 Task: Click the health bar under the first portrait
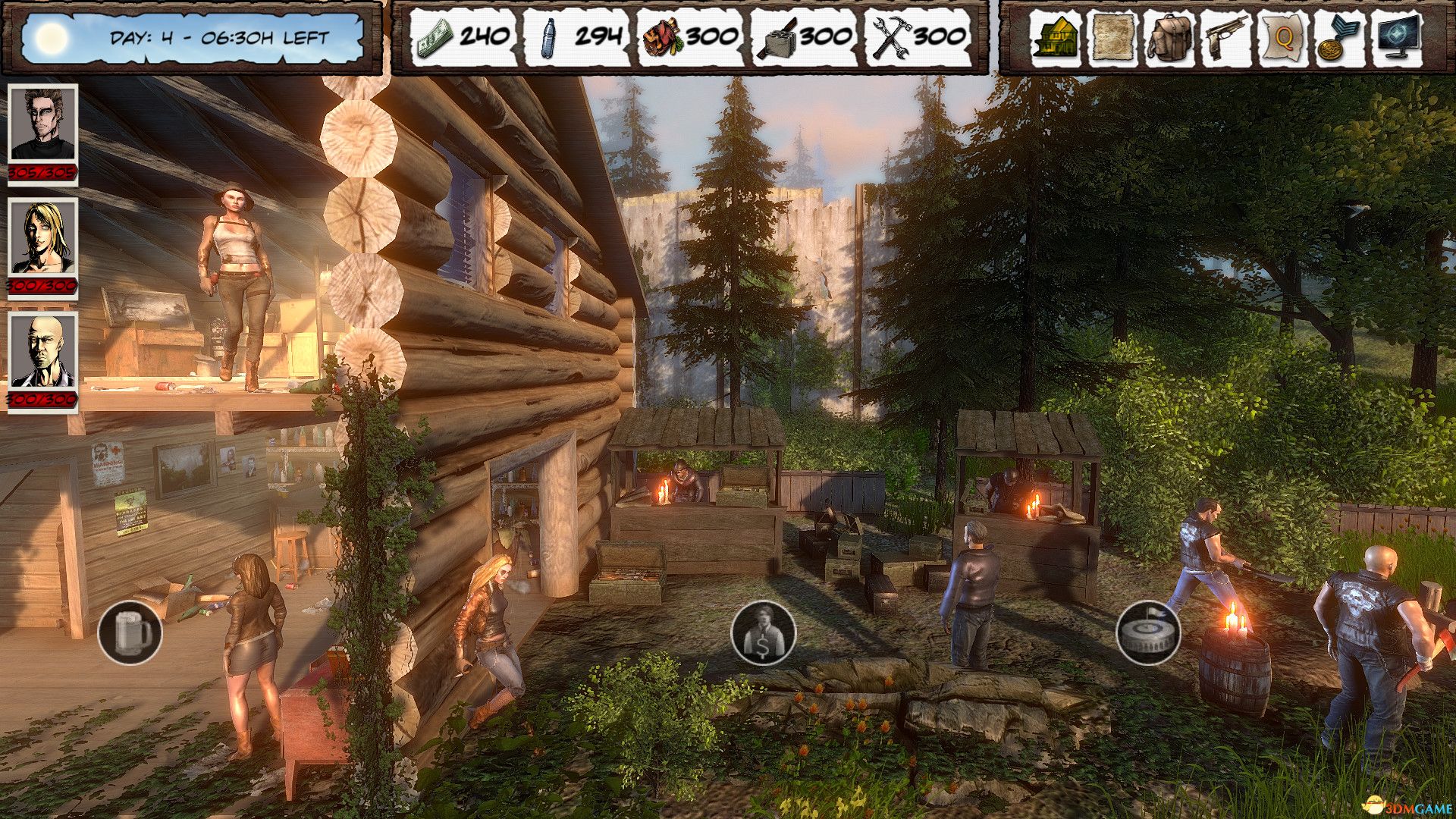(42, 173)
